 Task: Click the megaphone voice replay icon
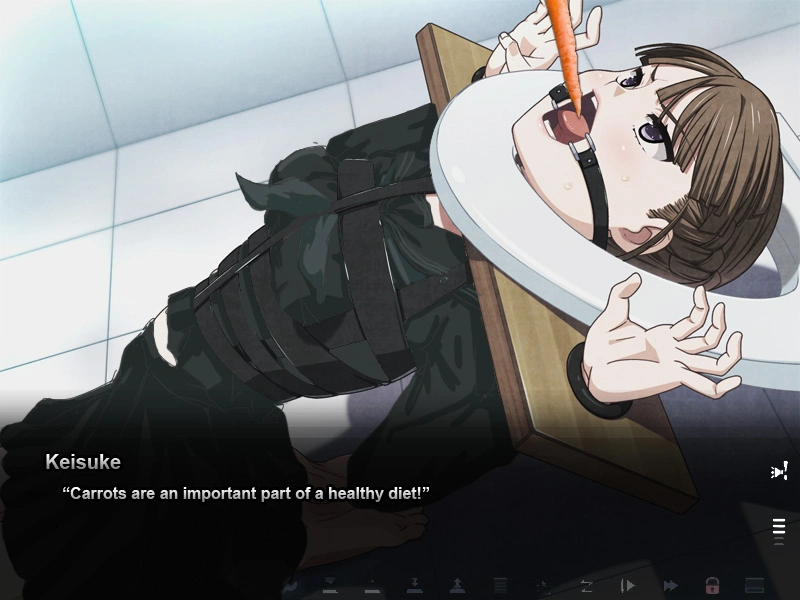[x=779, y=471]
